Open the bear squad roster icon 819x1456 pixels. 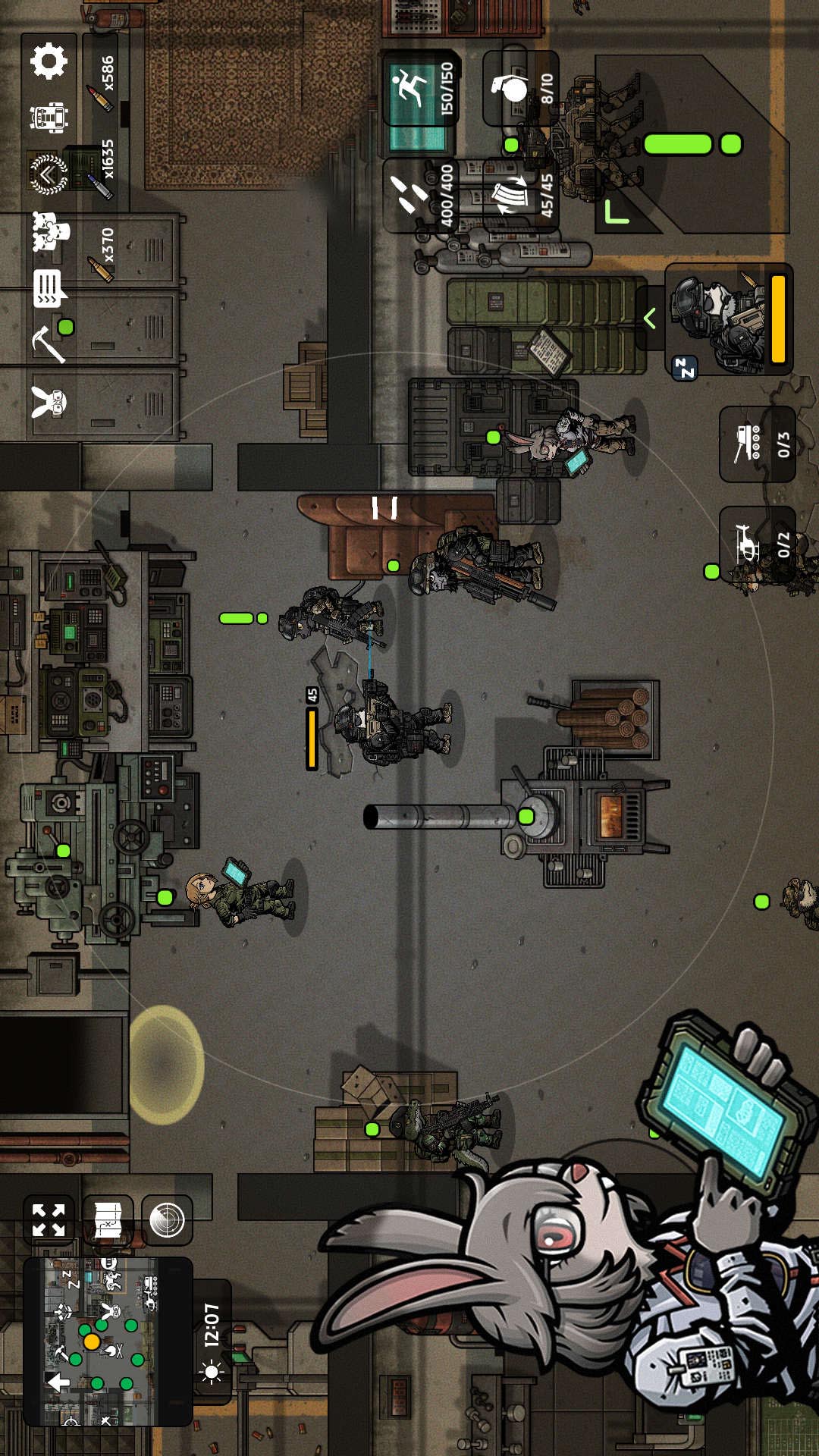pyautogui.click(x=50, y=231)
